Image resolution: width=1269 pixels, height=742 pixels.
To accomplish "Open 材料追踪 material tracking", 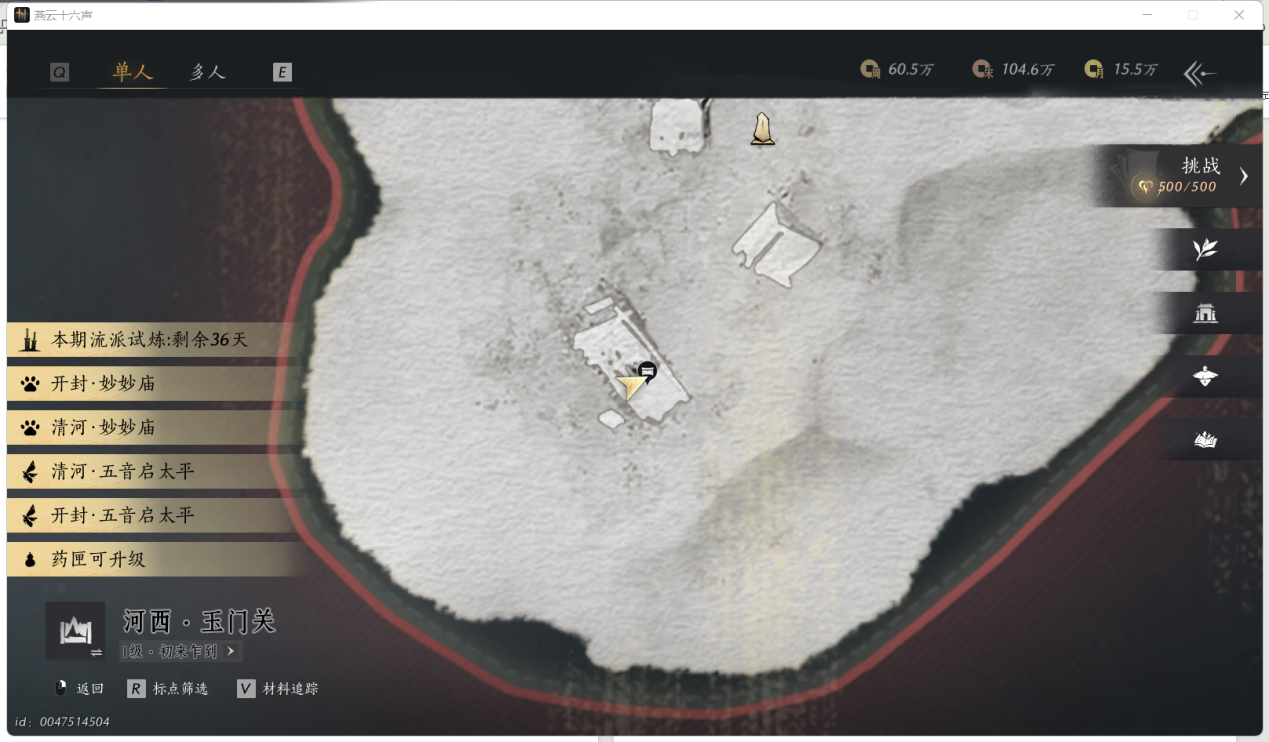I will [x=279, y=688].
